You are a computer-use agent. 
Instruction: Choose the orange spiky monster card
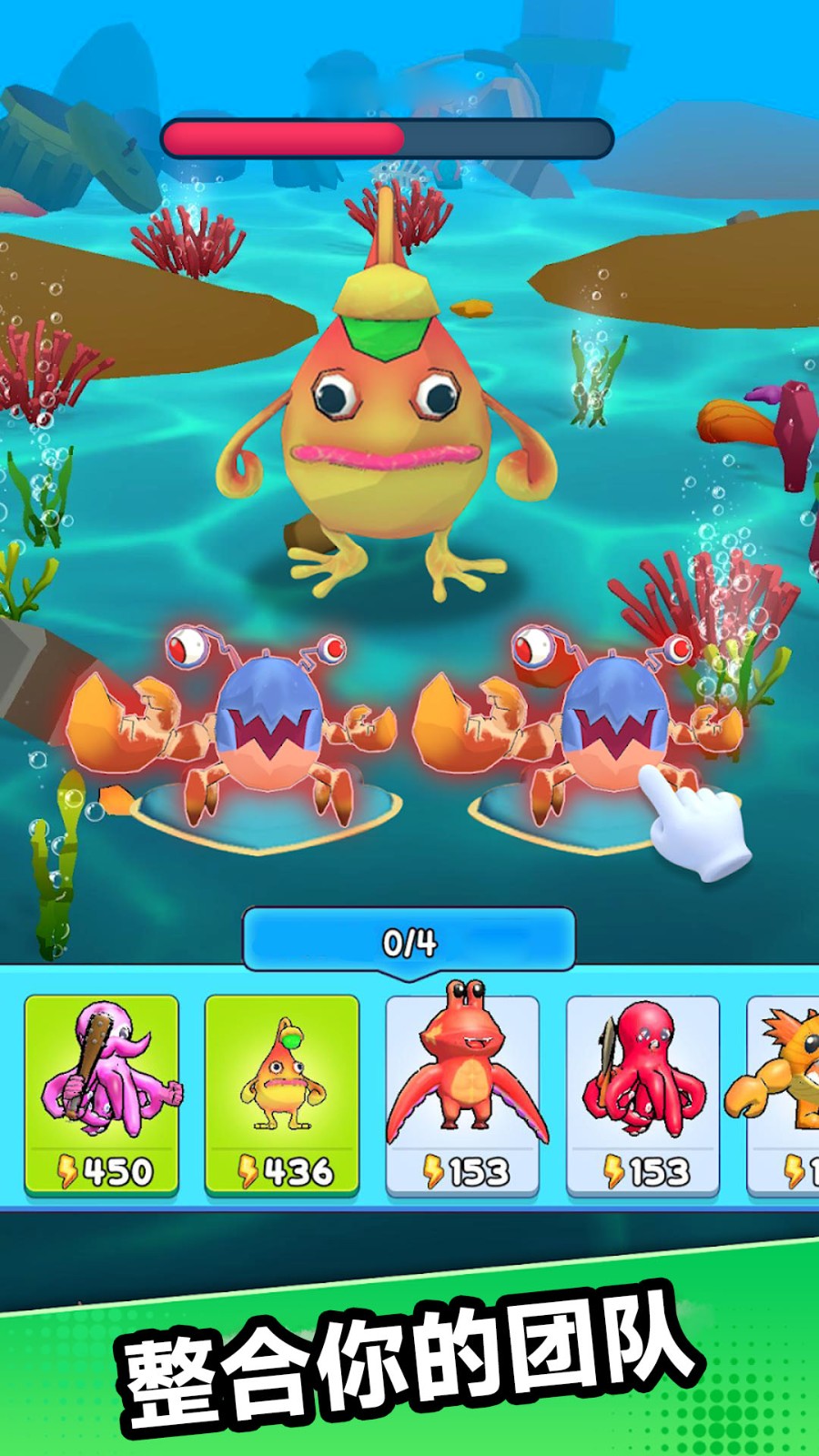(x=784, y=1094)
